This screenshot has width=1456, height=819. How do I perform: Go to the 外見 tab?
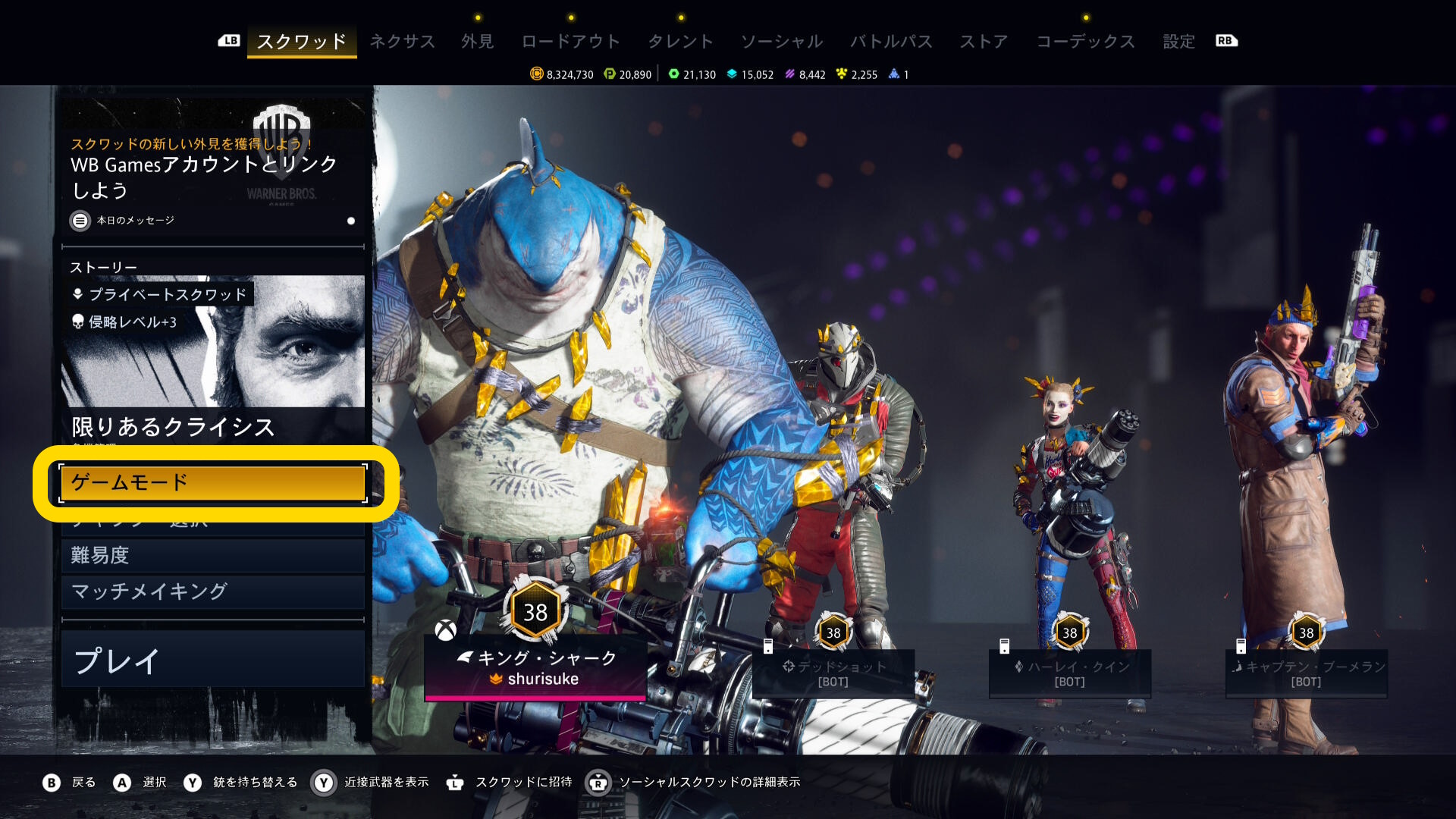click(477, 41)
